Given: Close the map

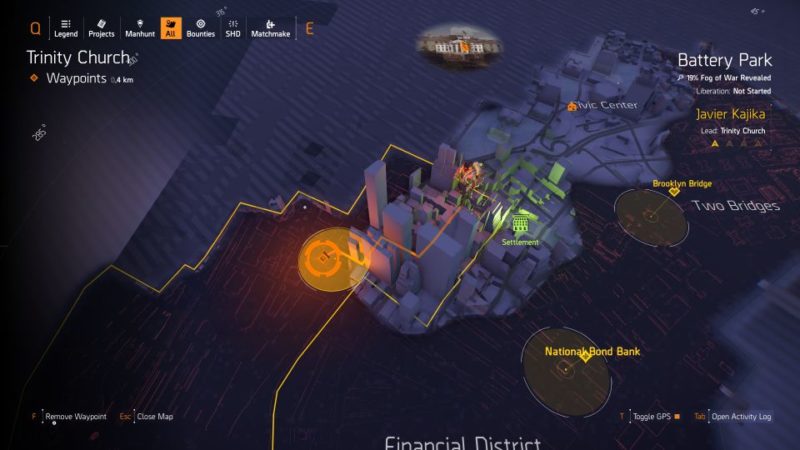Looking at the screenshot, I should 153,416.
